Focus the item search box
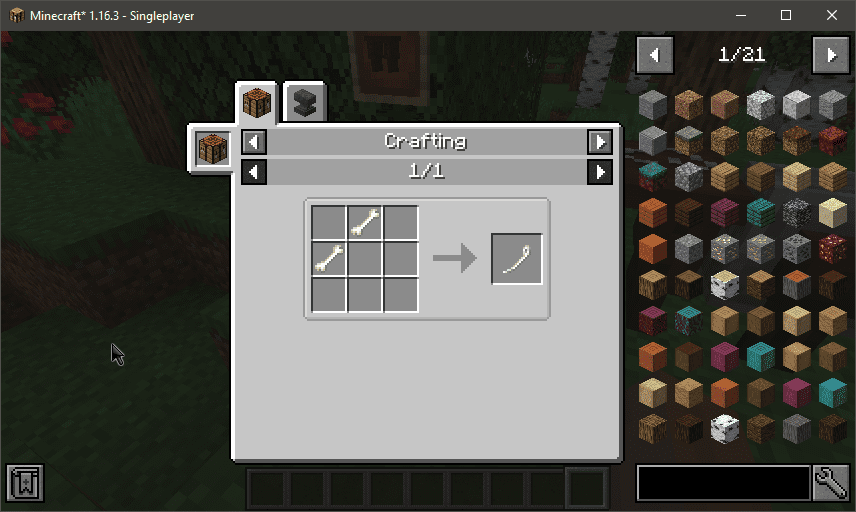 point(723,483)
